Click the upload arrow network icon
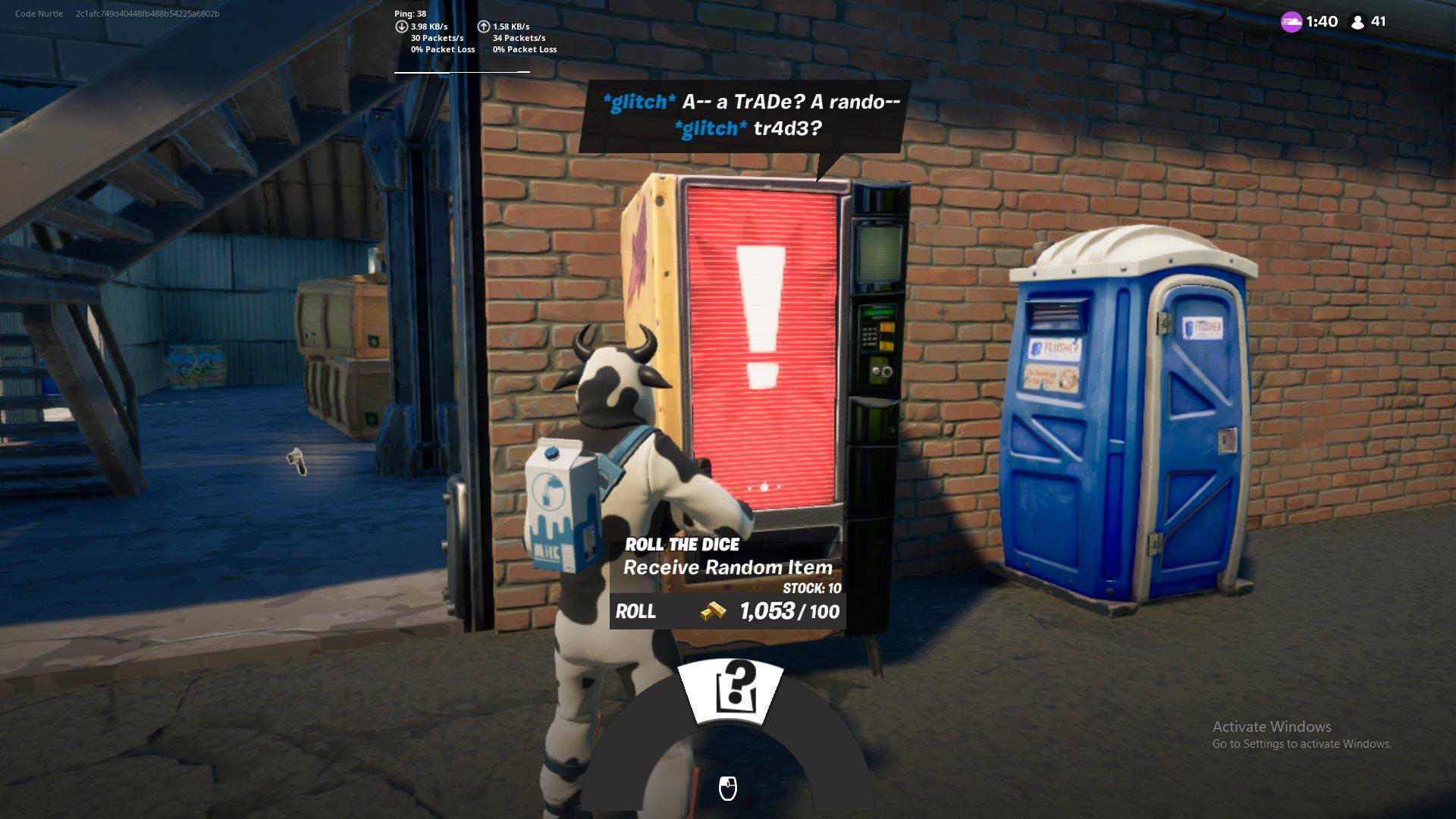This screenshot has width=1456, height=819. 482,26
